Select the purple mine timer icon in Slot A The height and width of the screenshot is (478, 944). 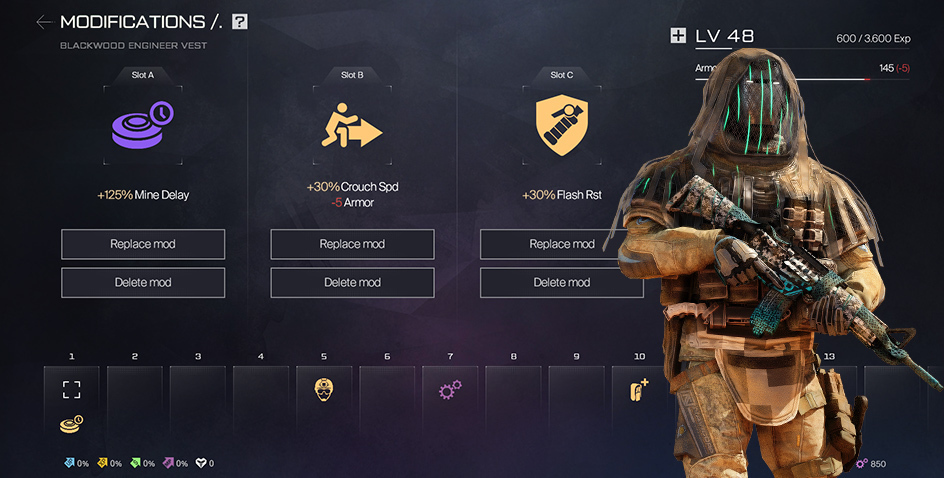coord(142,127)
